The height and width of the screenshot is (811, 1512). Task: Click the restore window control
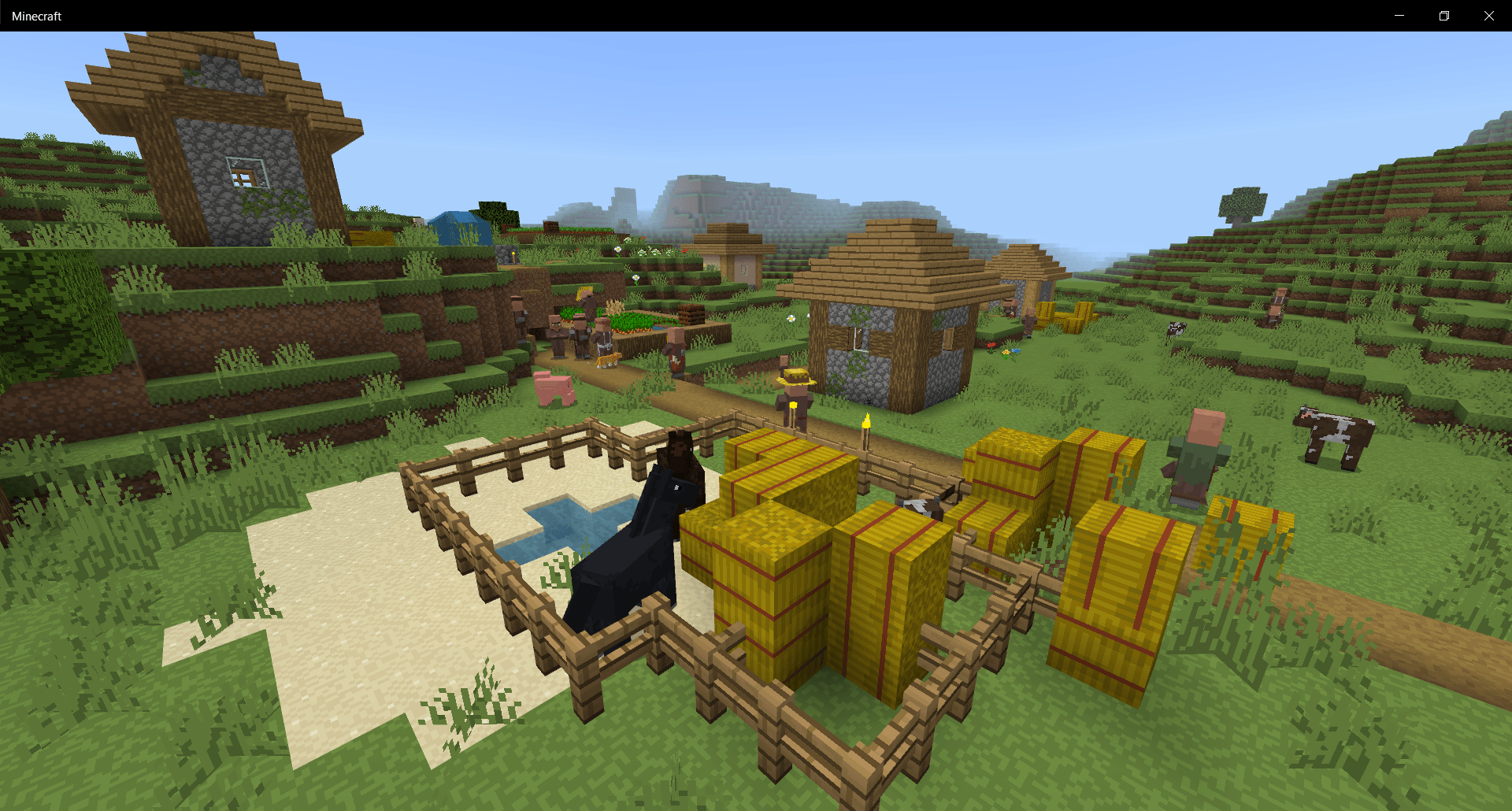click(1444, 15)
